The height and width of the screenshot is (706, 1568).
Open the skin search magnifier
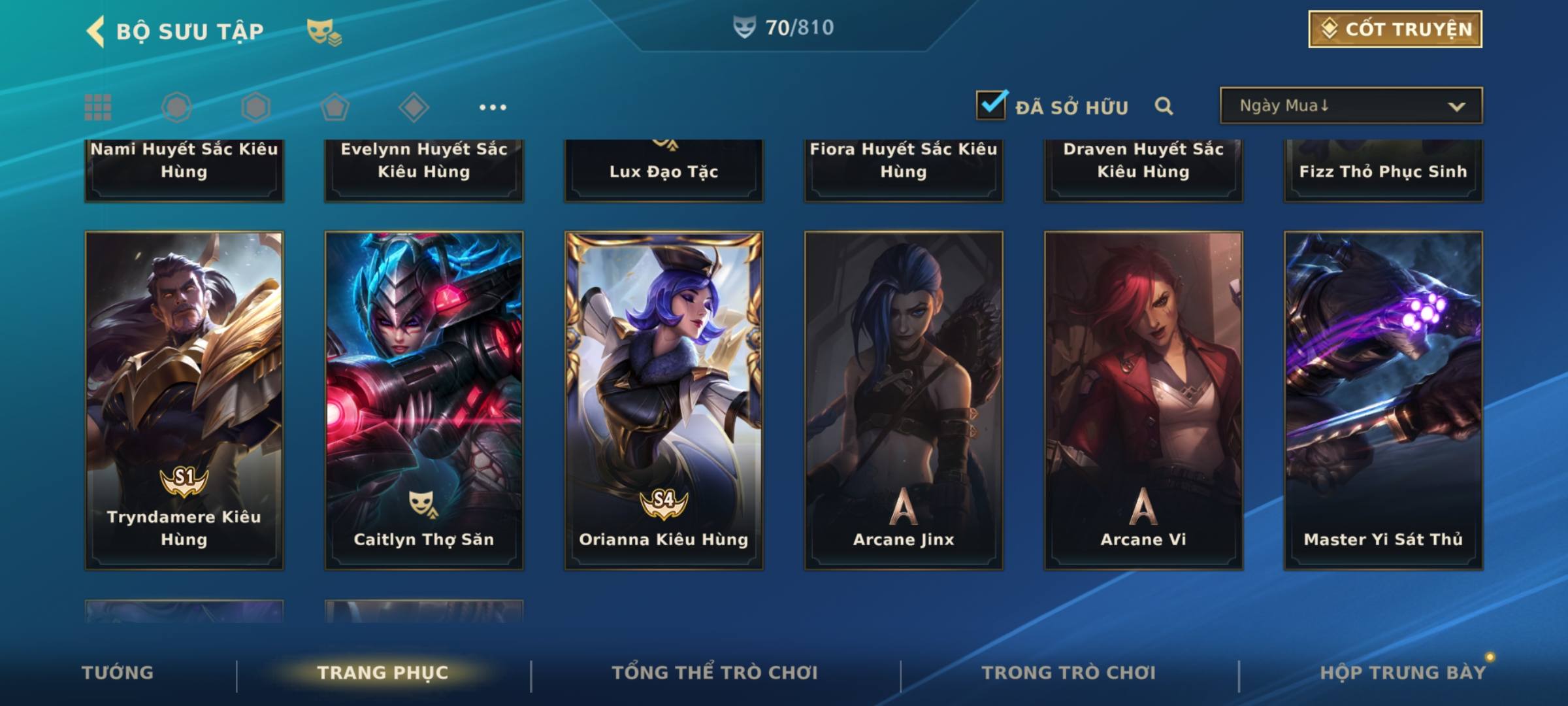(1164, 106)
